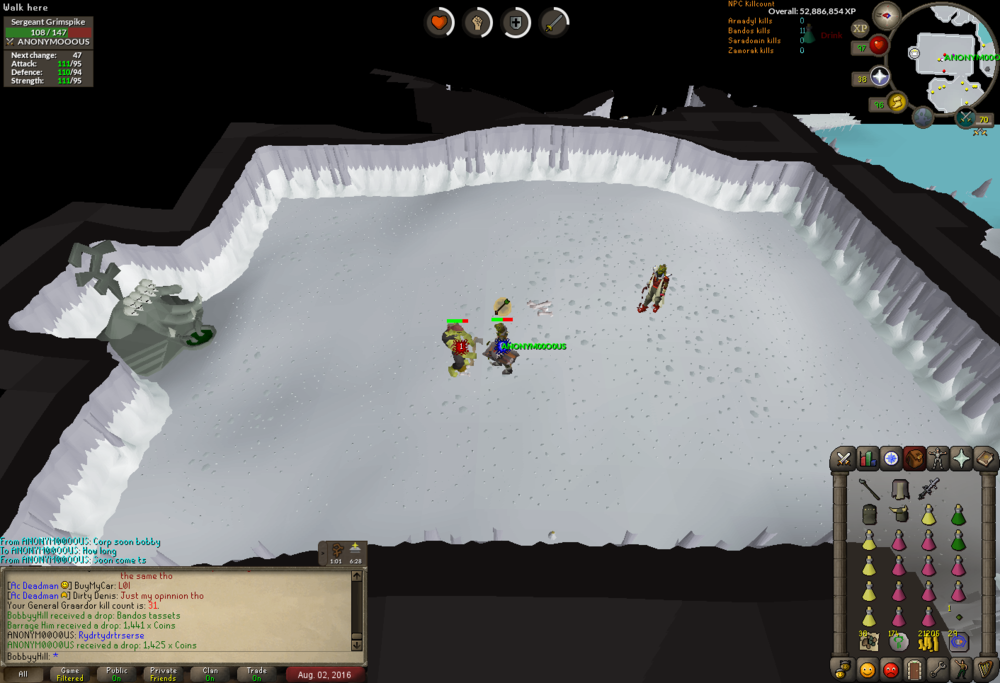Viewport: 1000px width, 683px height.
Task: Toggle the XP drops button
Action: (x=860, y=29)
